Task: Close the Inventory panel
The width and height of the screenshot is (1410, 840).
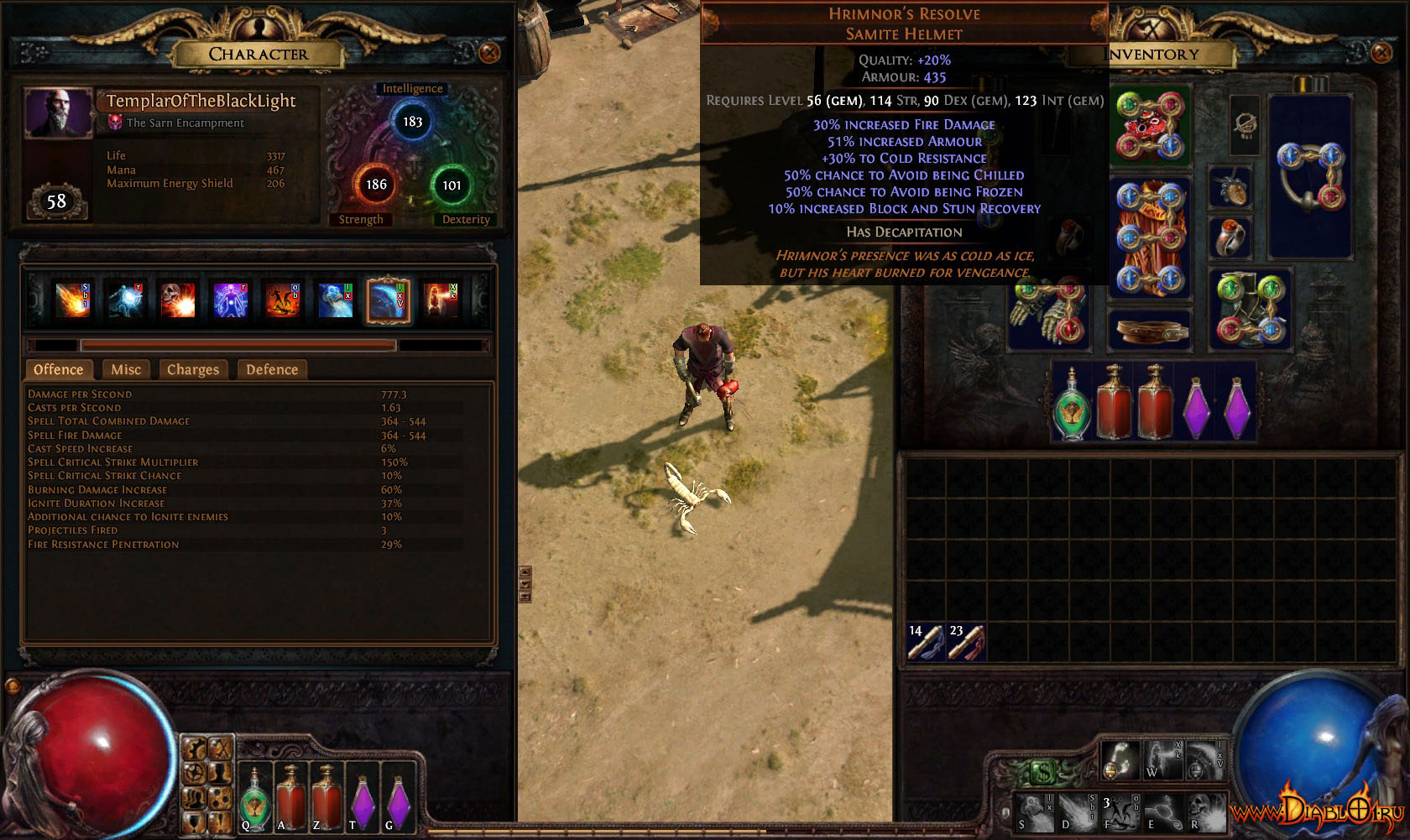Action: tap(1381, 53)
